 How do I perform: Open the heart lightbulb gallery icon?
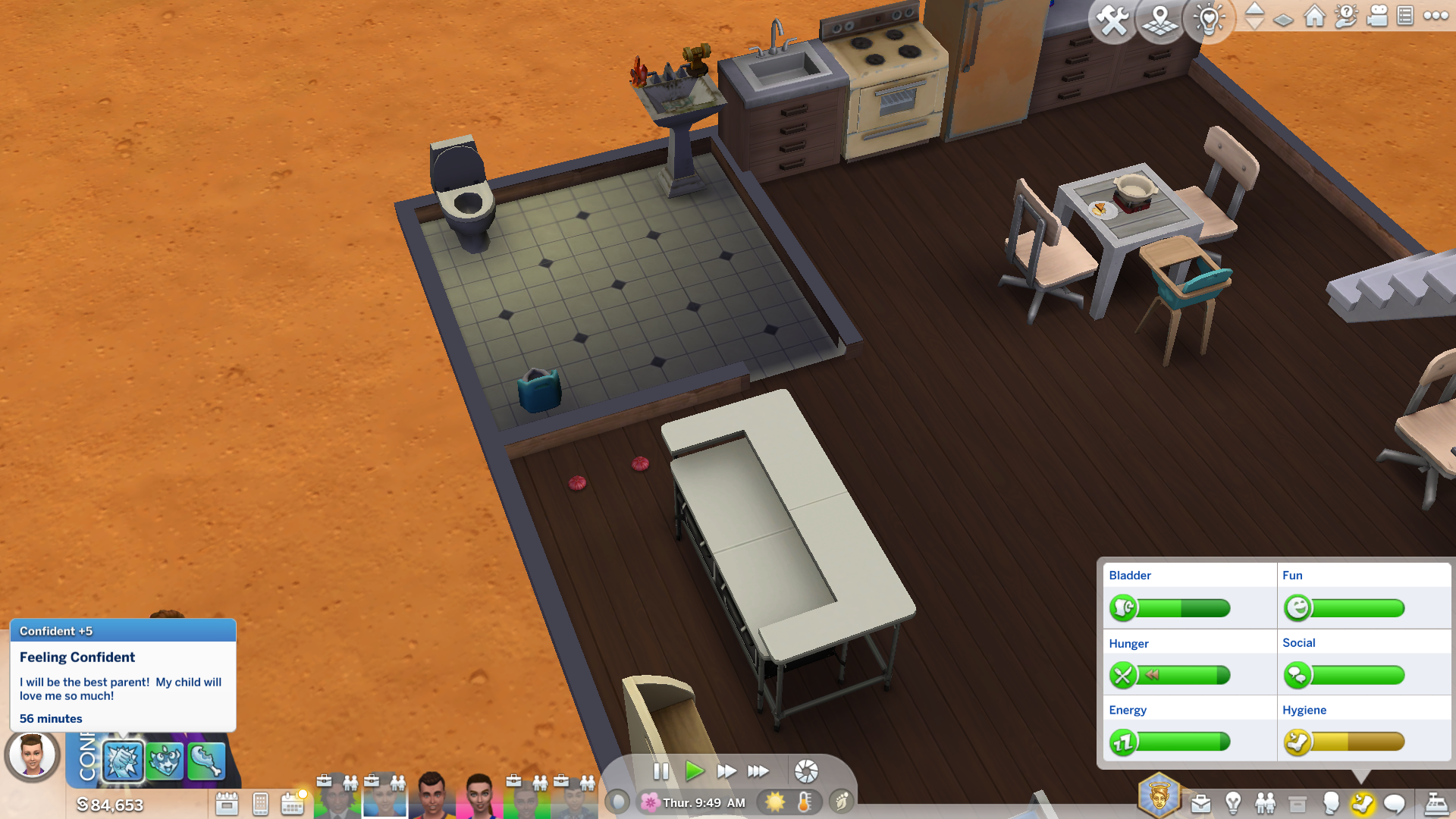pos(1208,20)
